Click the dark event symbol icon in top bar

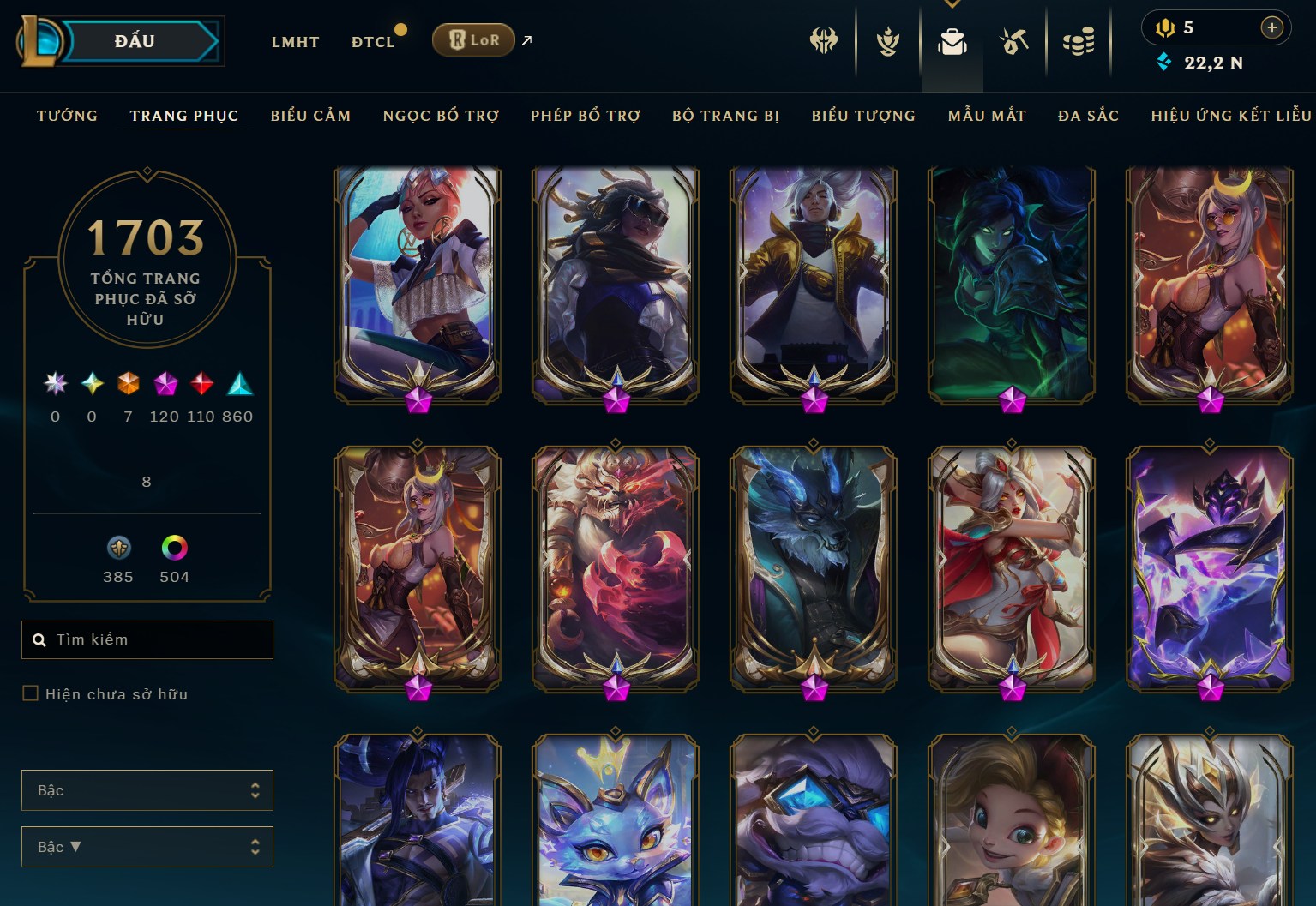coord(824,40)
